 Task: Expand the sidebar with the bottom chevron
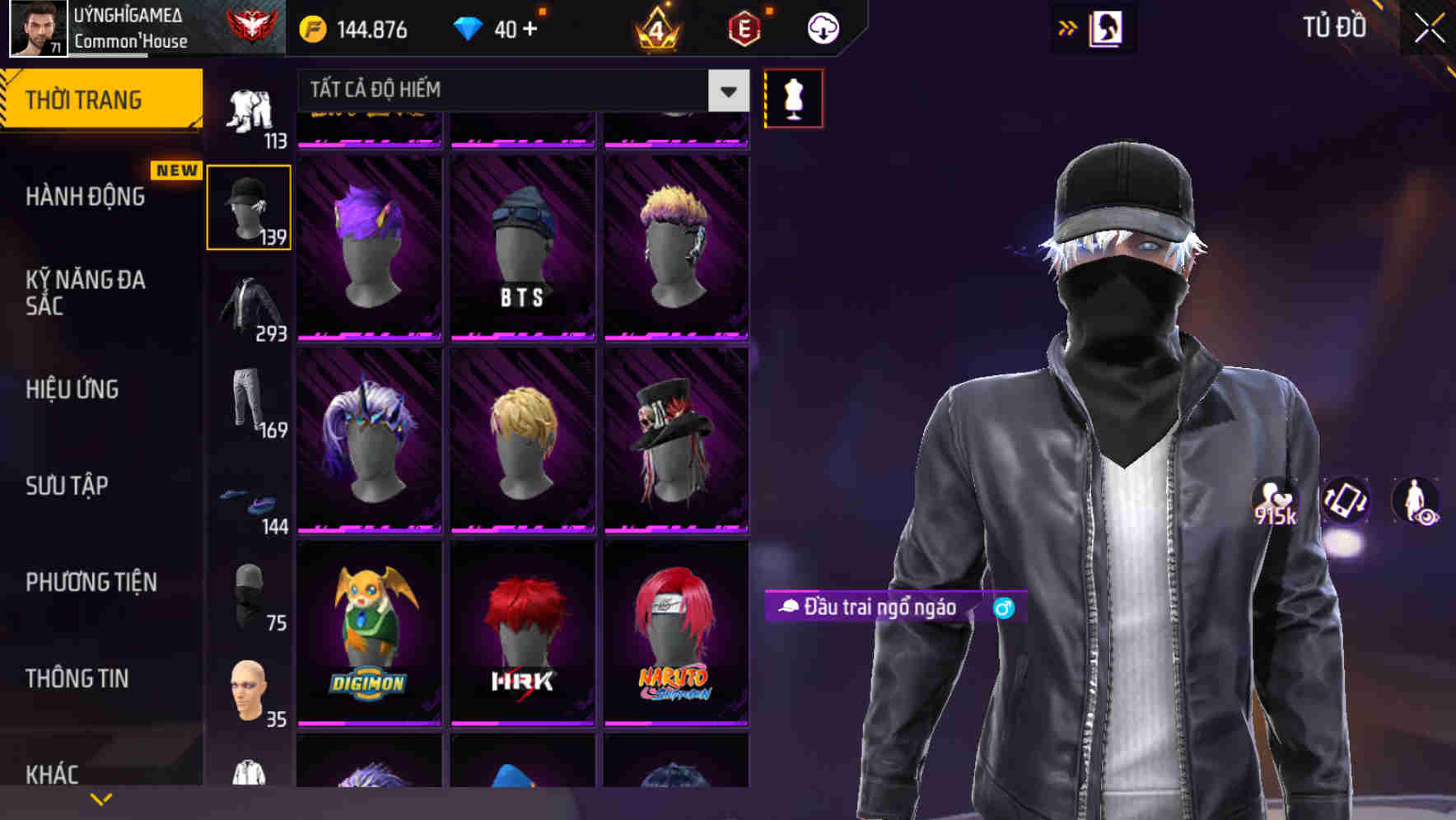[101, 799]
